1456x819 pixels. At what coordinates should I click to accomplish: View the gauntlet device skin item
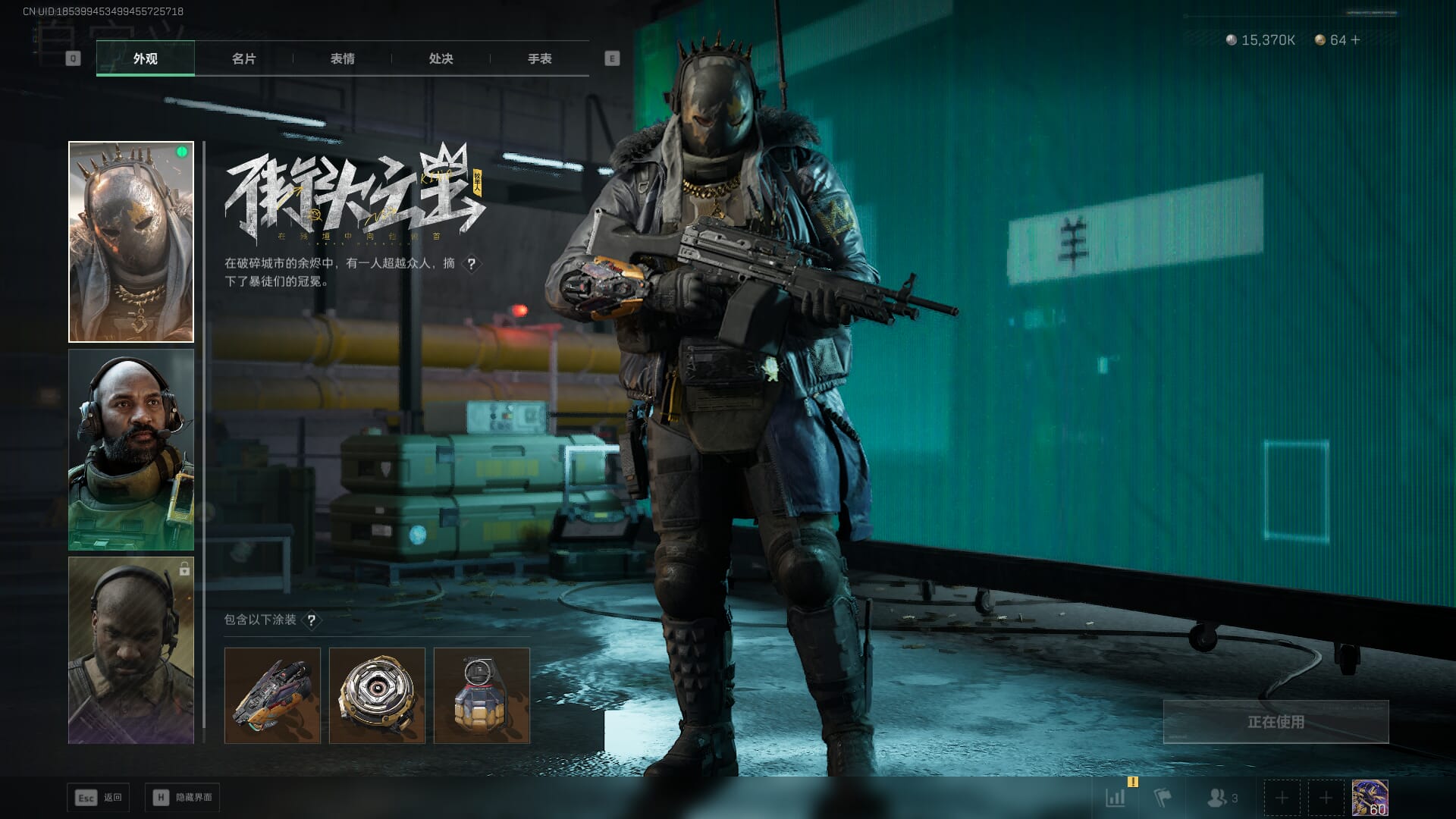(x=272, y=695)
